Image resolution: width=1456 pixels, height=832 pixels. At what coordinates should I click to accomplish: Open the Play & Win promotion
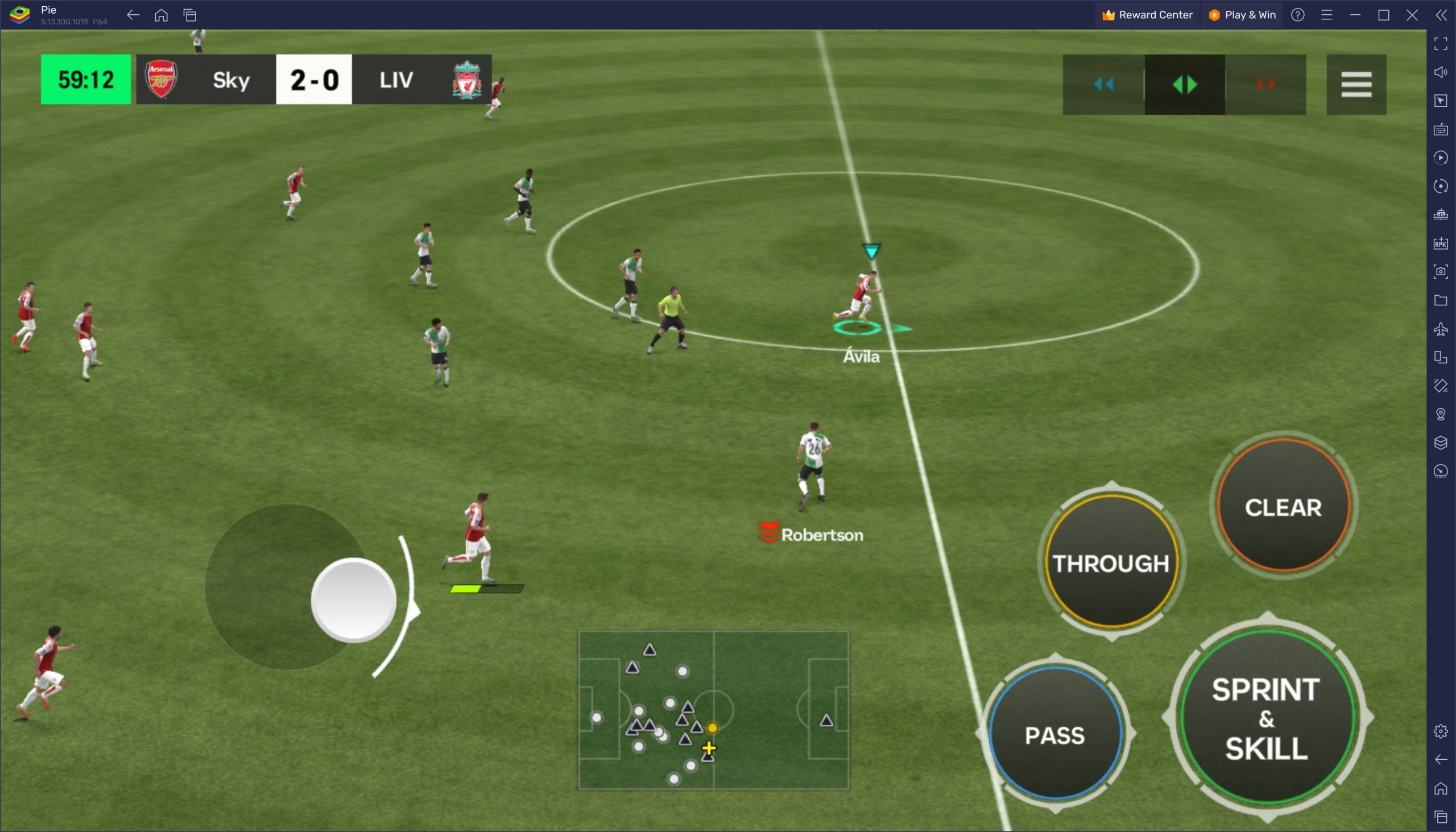[x=1242, y=15]
